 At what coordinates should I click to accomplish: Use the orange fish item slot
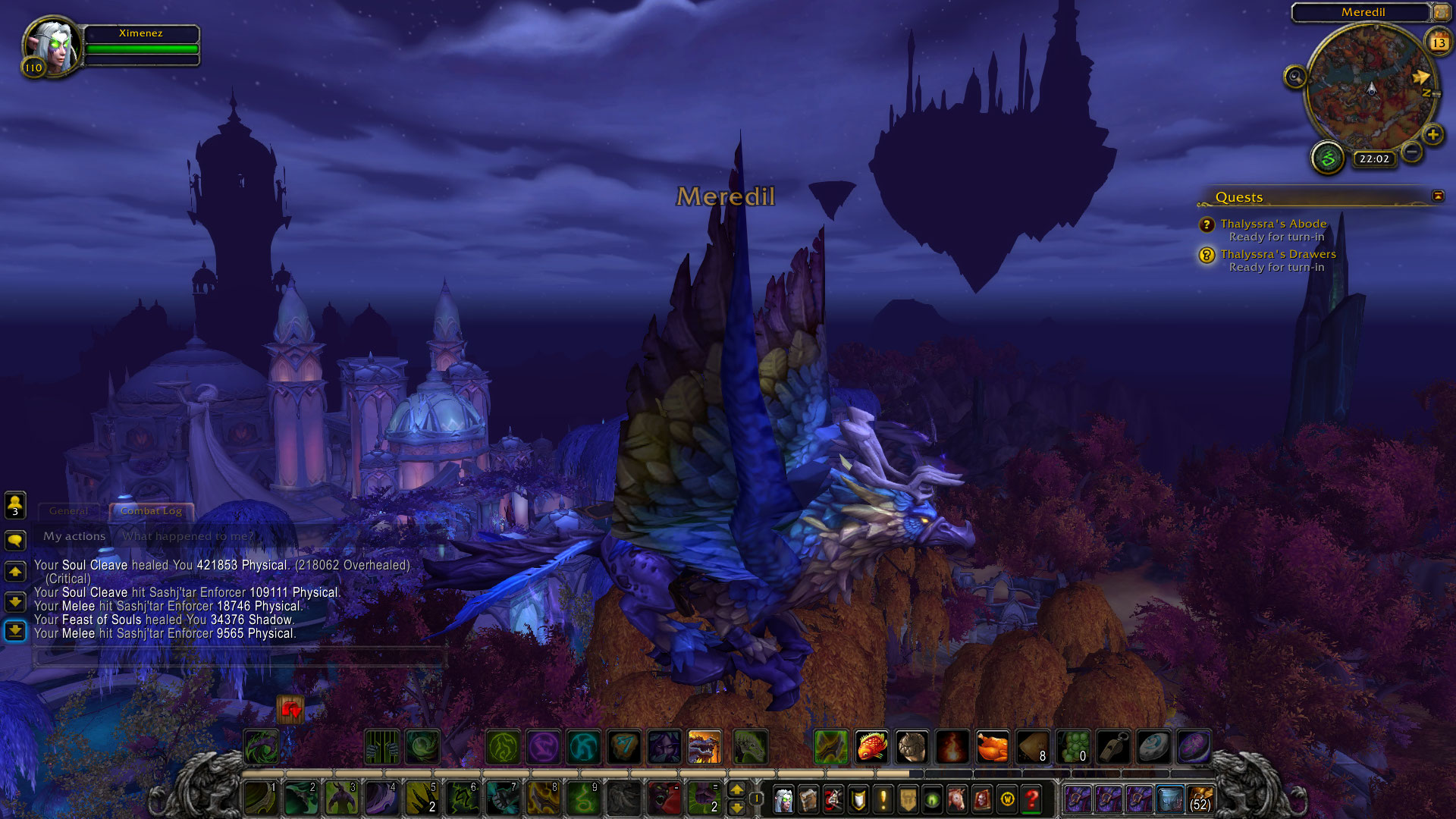872,747
